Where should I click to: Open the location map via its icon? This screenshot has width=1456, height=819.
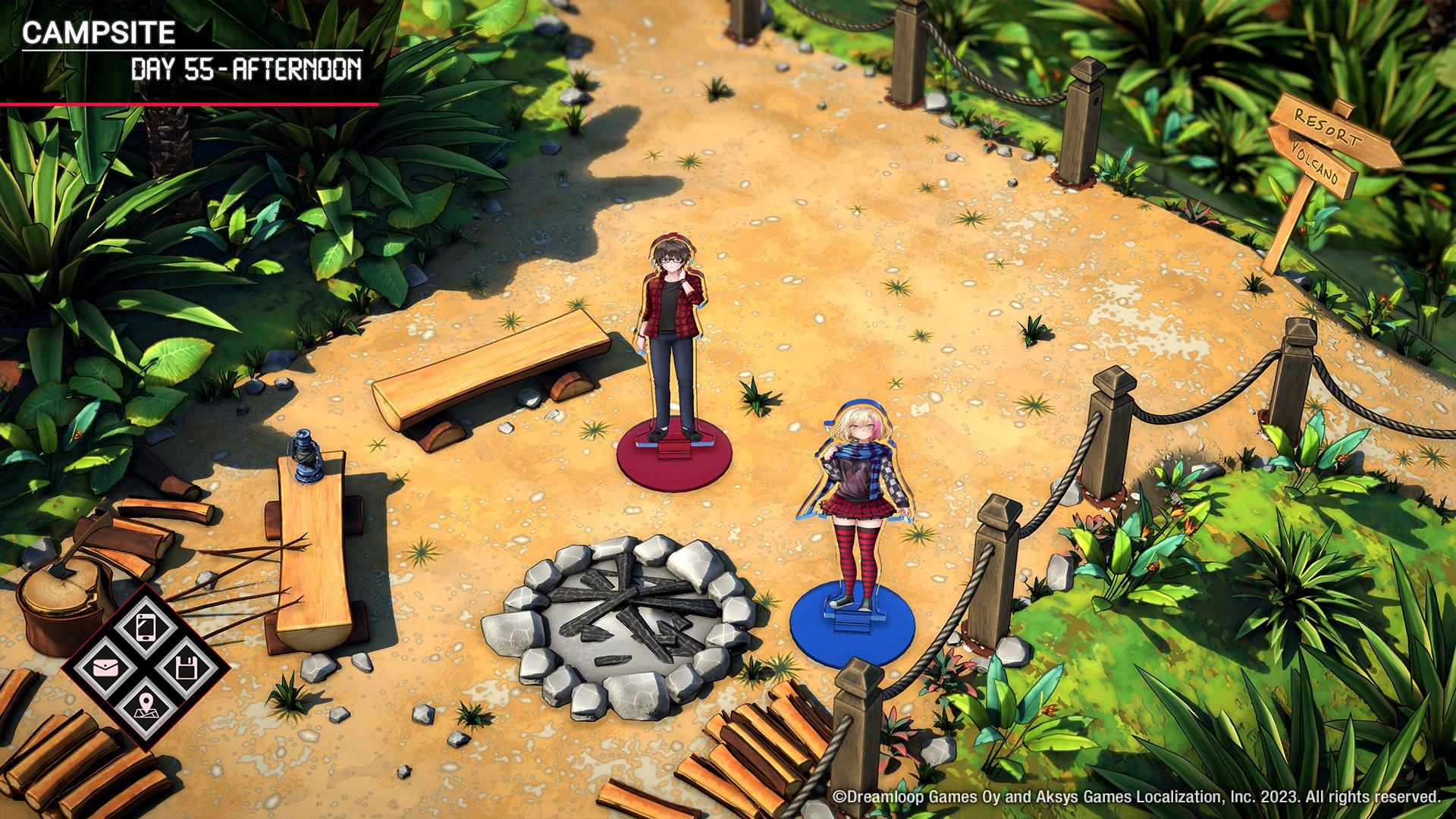(x=145, y=707)
